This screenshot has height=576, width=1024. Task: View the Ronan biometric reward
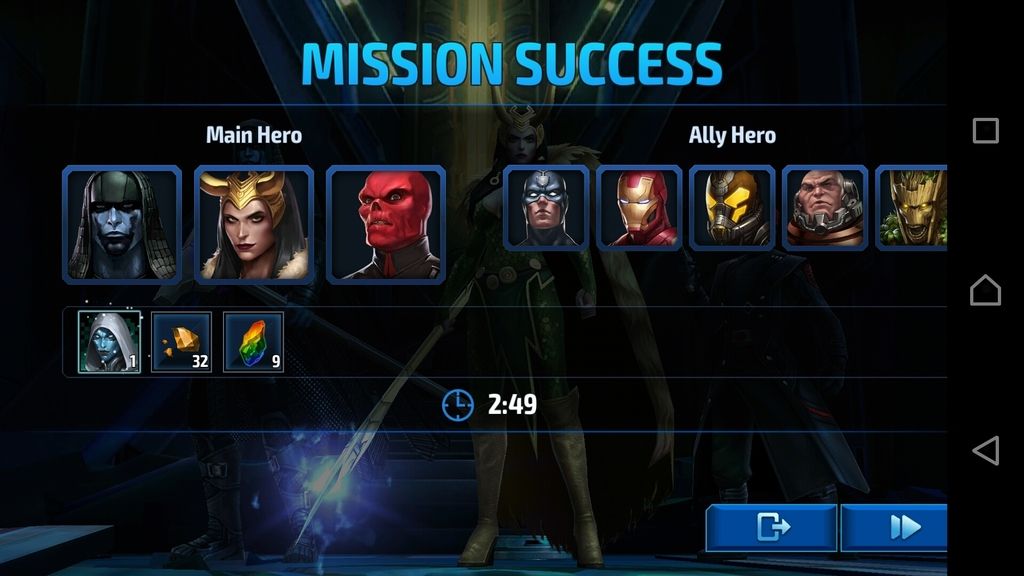(110, 342)
